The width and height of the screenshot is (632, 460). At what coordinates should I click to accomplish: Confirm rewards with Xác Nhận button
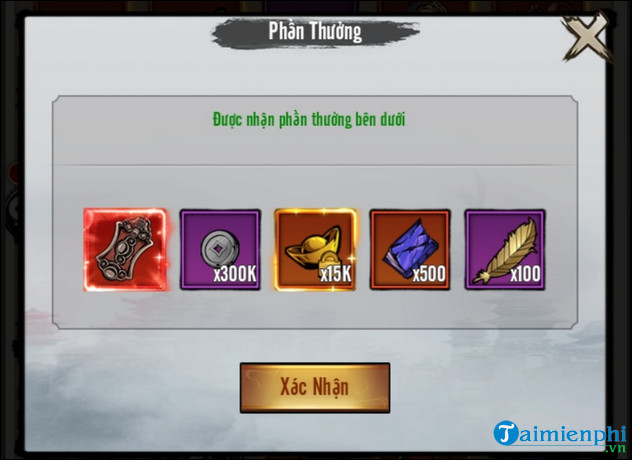point(314,386)
